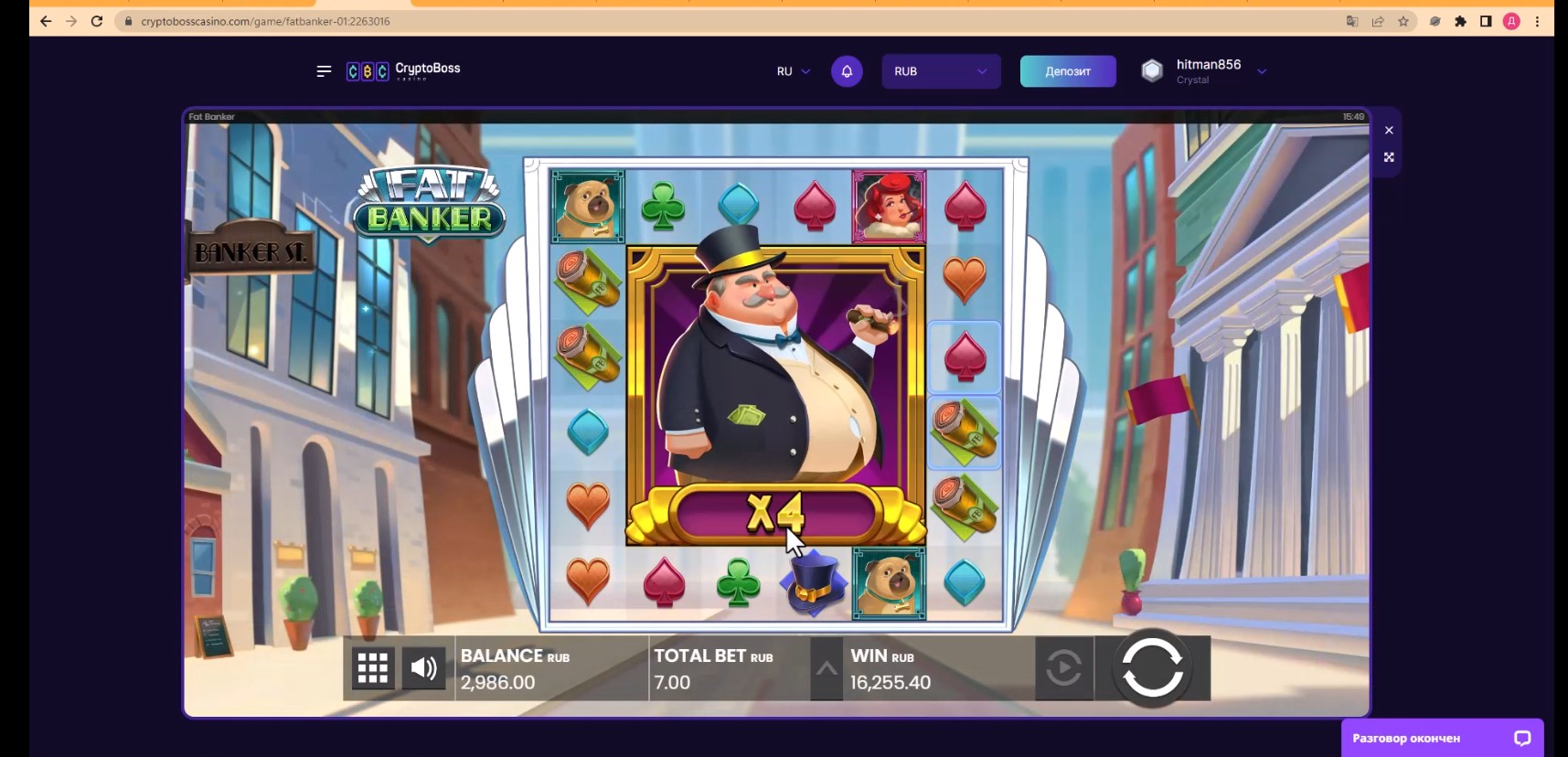Open the RUB currency dropdown
Image resolution: width=1568 pixels, height=757 pixels.
[x=940, y=71]
